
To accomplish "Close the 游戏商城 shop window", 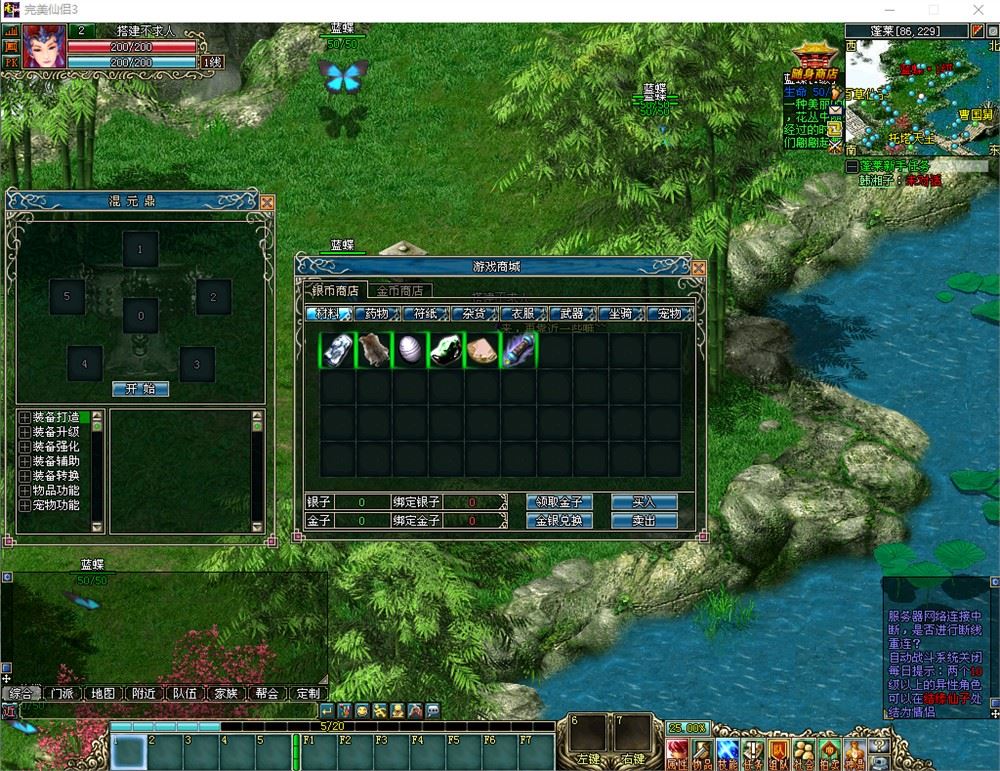I will (x=698, y=268).
